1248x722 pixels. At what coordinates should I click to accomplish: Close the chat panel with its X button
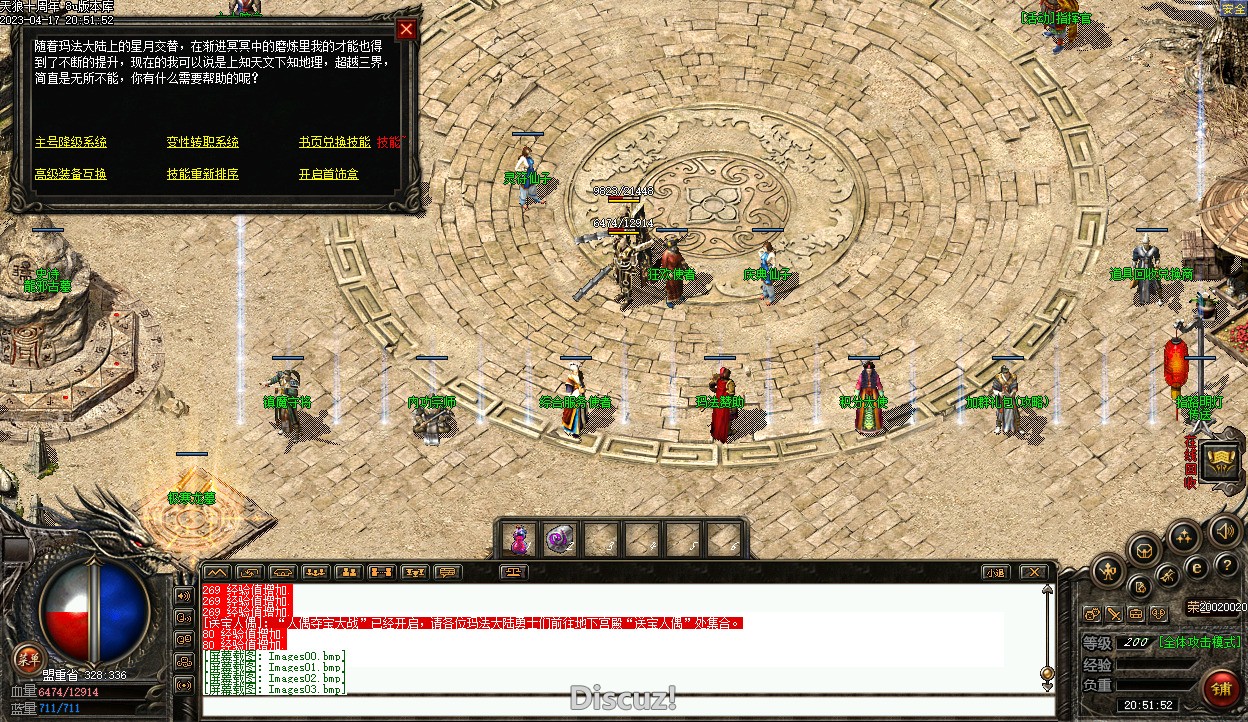1033,573
